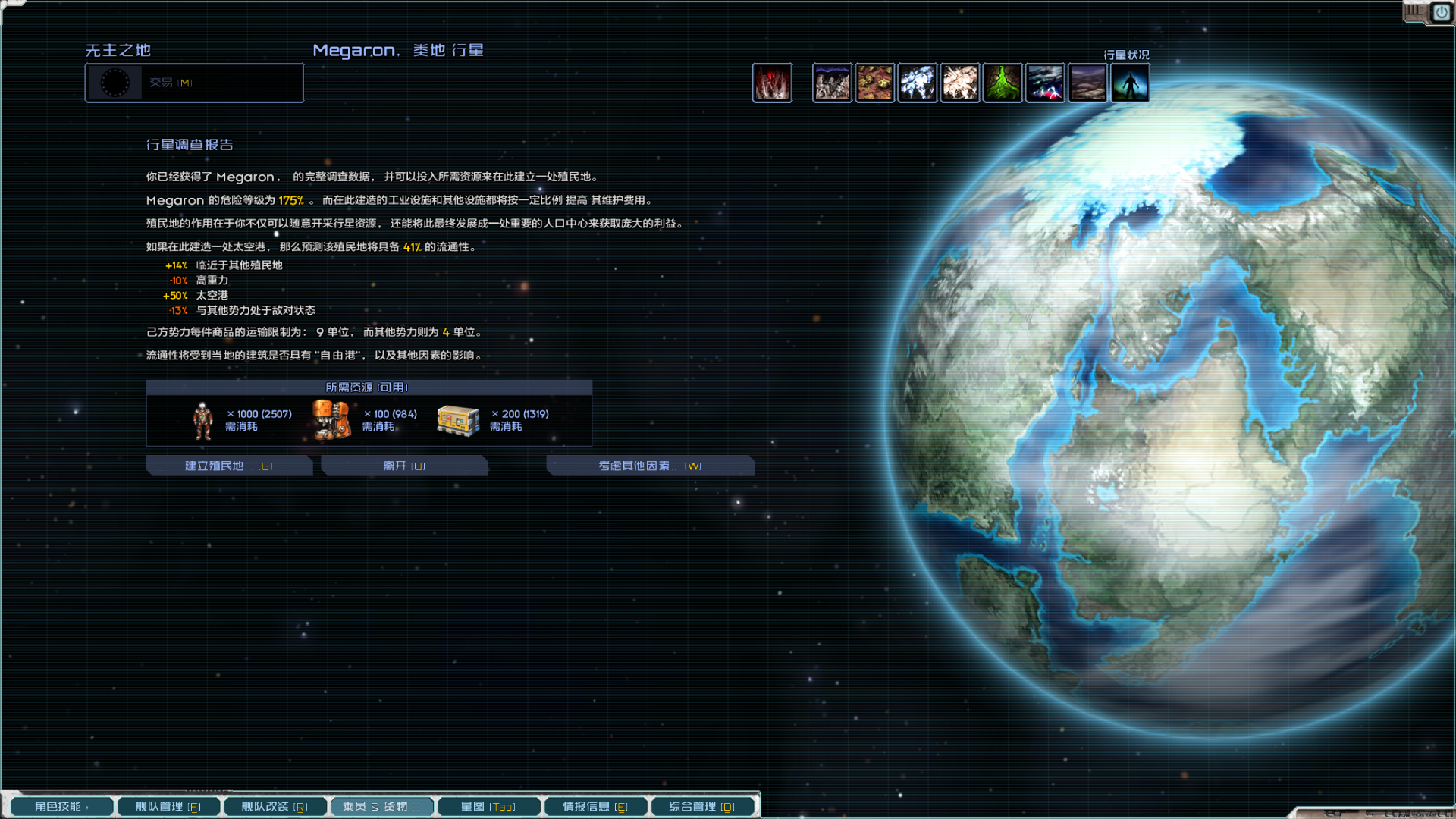Click the purple barren plains icon

(x=1087, y=83)
